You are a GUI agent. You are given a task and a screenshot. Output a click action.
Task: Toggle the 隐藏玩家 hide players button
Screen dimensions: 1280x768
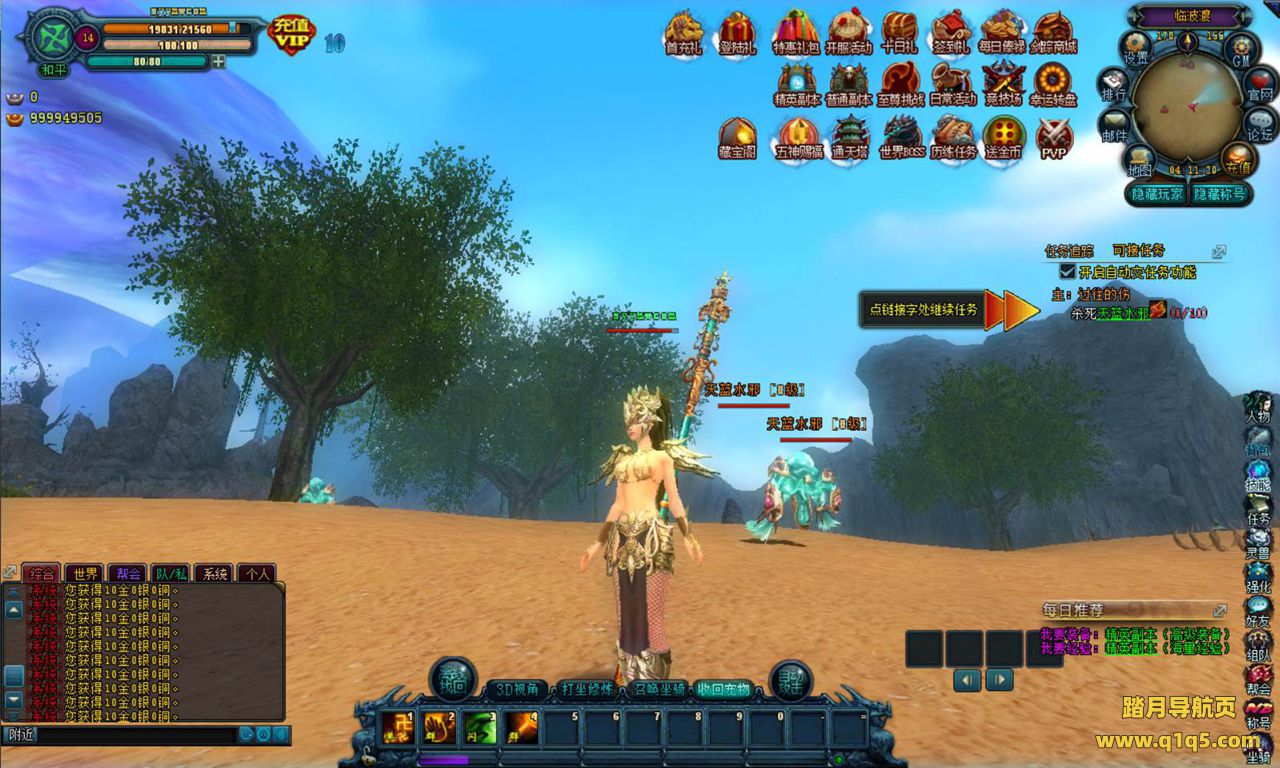coord(1157,194)
